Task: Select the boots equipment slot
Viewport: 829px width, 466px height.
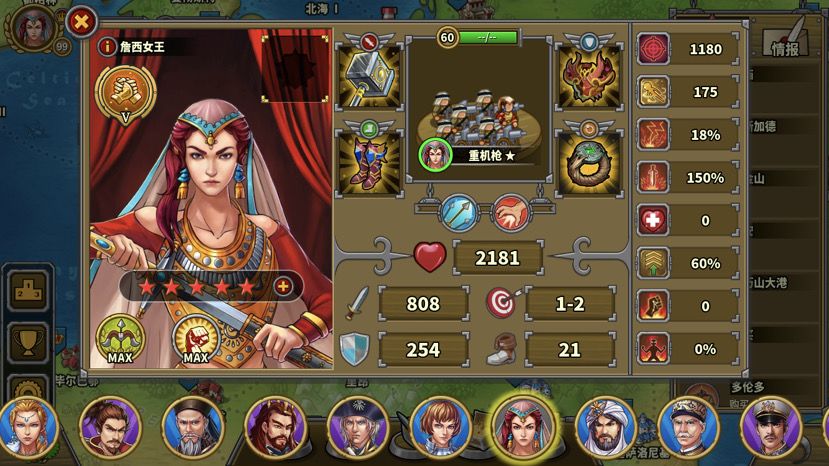Action: tap(369, 160)
